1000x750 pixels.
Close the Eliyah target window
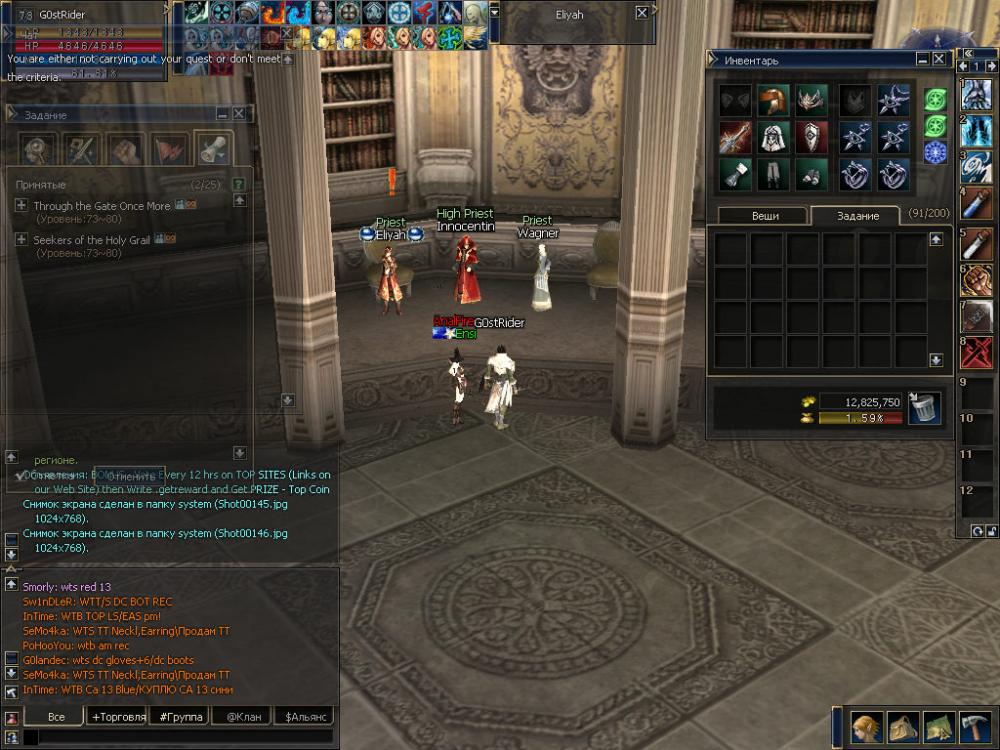(x=642, y=14)
